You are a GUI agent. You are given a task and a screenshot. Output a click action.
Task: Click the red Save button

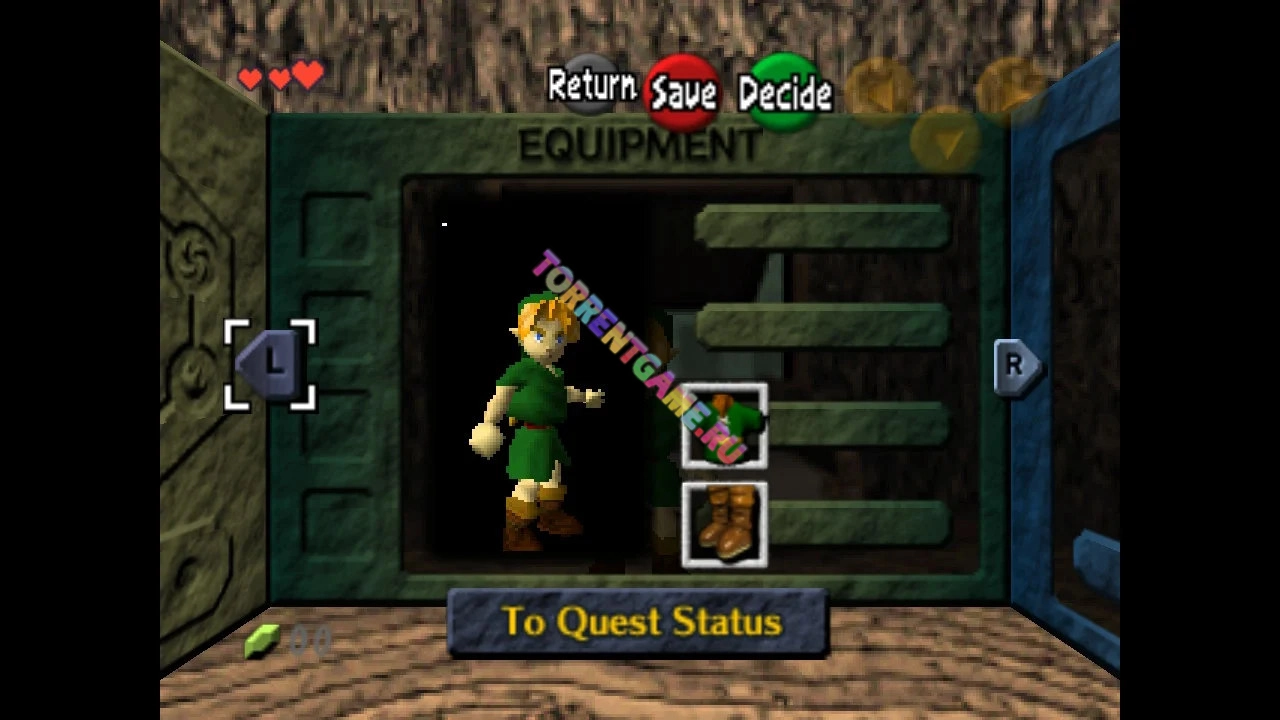(x=683, y=92)
